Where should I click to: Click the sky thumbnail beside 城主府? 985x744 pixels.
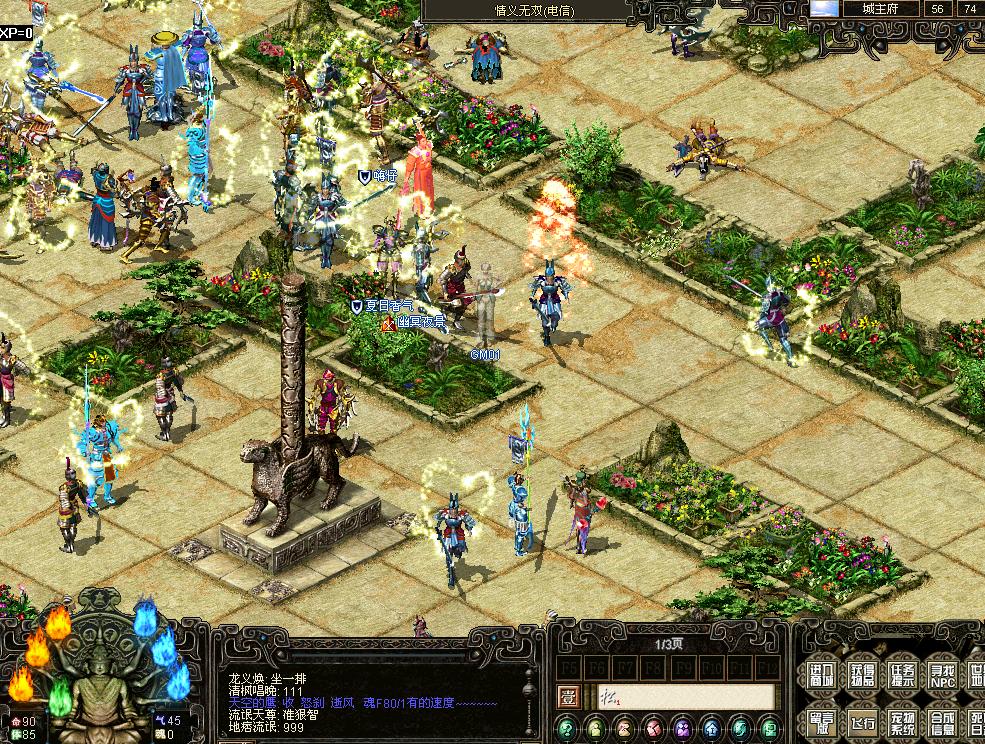point(824,8)
